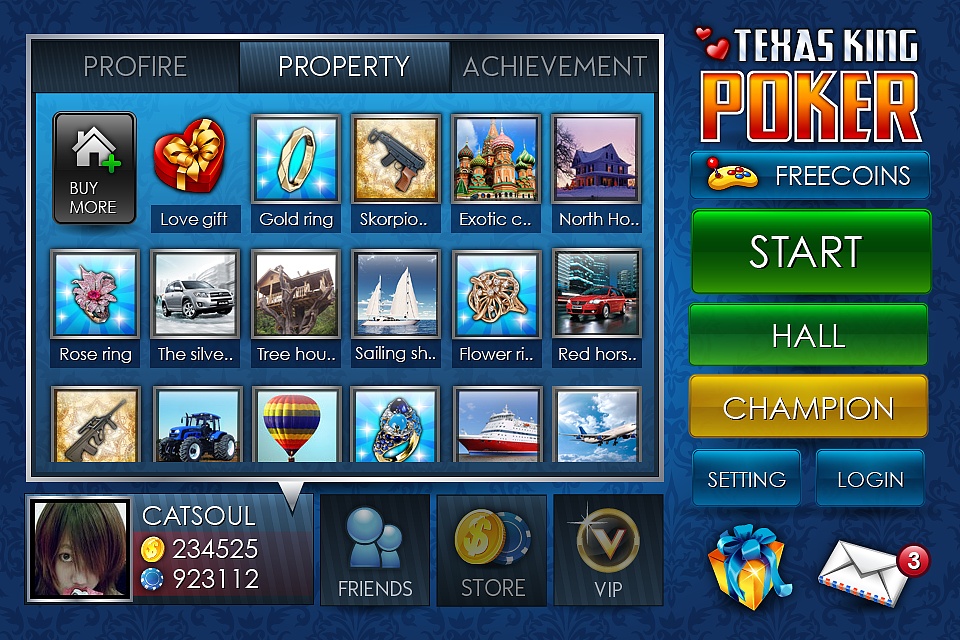The image size is (960, 640).
Task: Select the PROPERTY tab
Action: (x=344, y=67)
